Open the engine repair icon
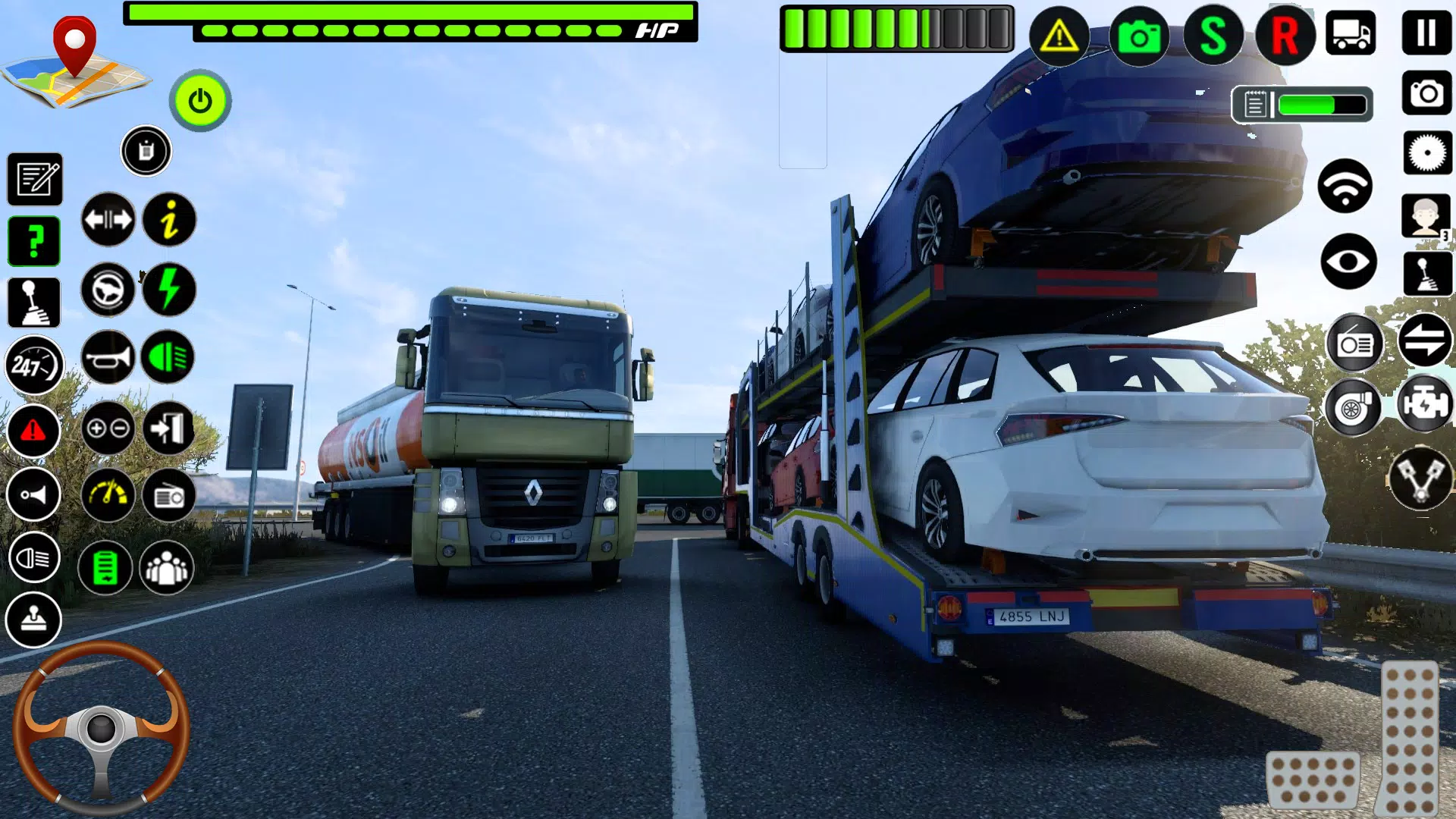1456x819 pixels. (1424, 405)
